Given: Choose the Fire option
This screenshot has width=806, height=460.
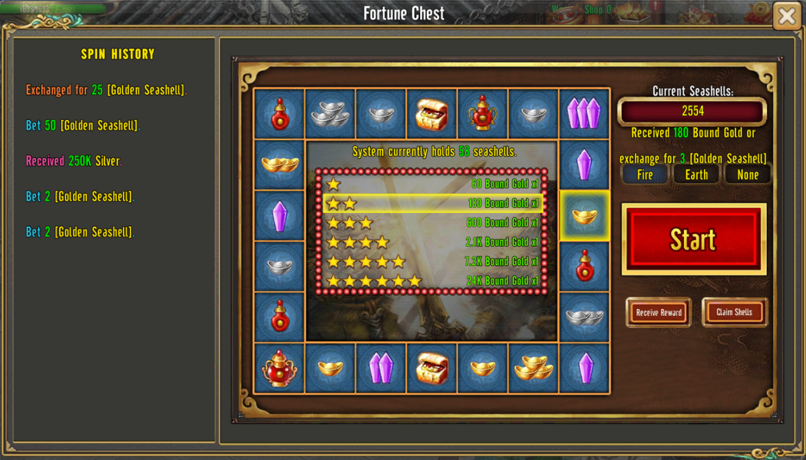Looking at the screenshot, I should tap(645, 175).
